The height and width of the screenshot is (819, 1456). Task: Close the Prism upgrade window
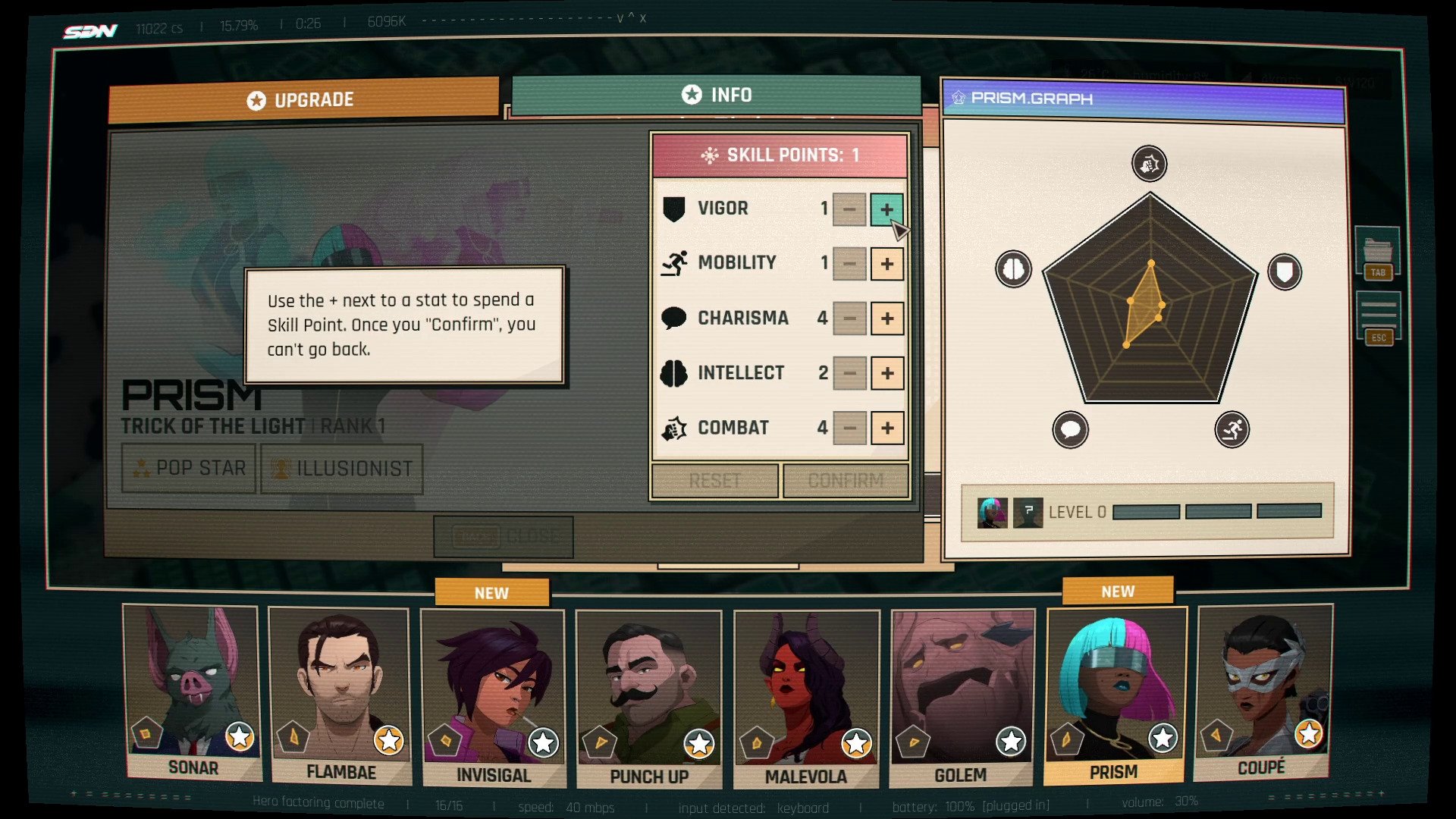coord(504,536)
